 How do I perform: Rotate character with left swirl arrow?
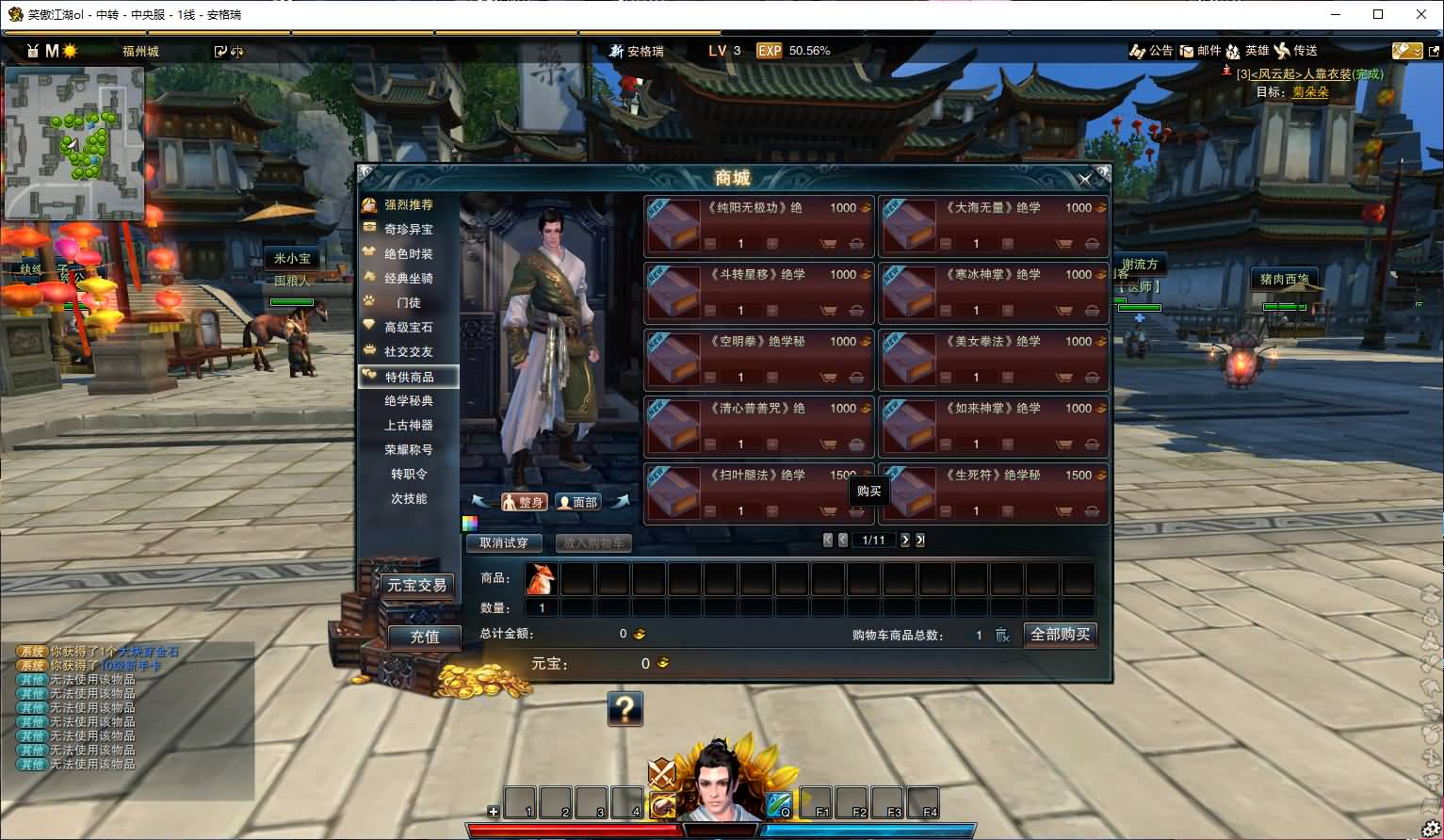coord(480,502)
